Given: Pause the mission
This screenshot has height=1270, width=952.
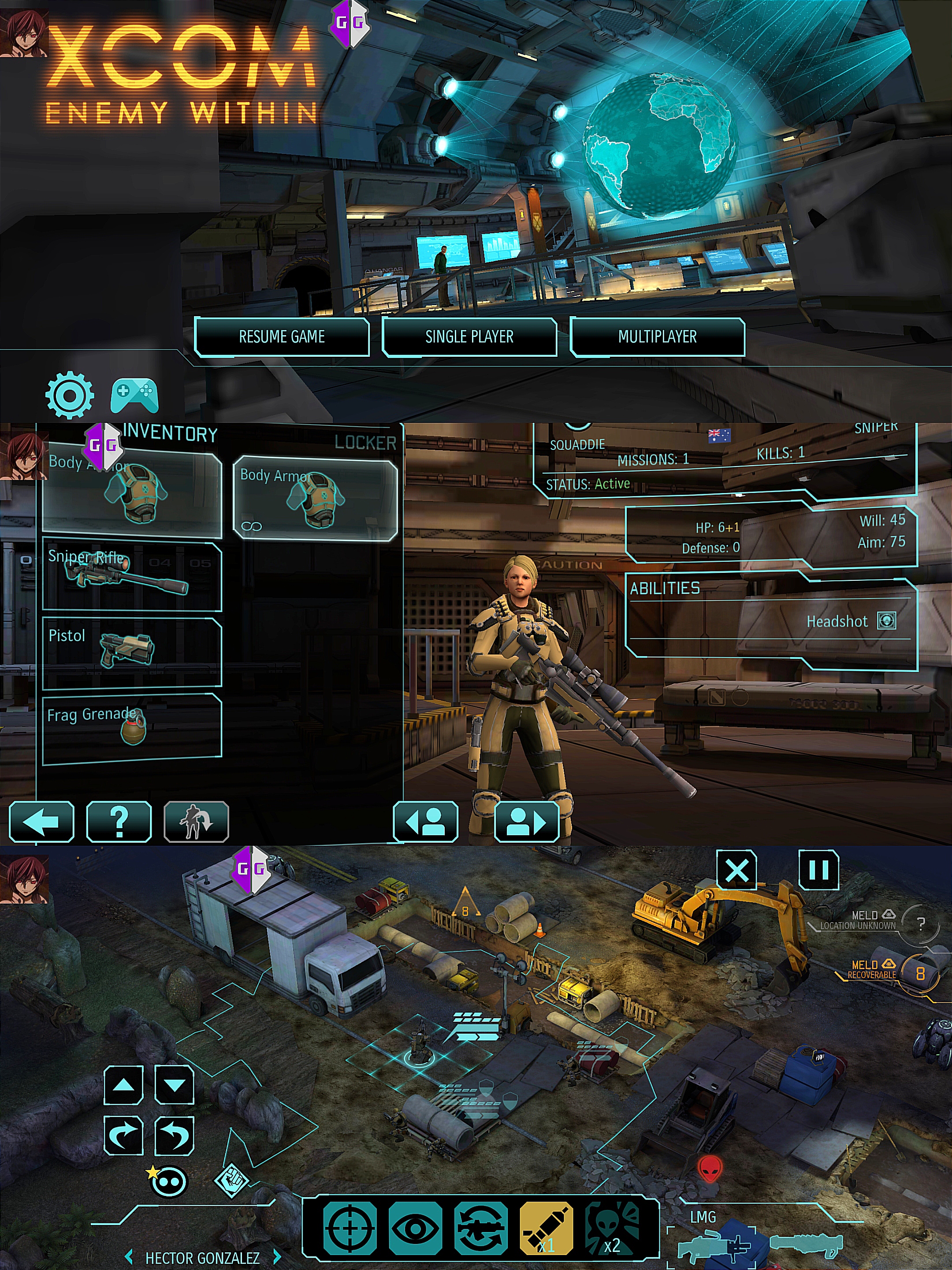Looking at the screenshot, I should (x=818, y=871).
